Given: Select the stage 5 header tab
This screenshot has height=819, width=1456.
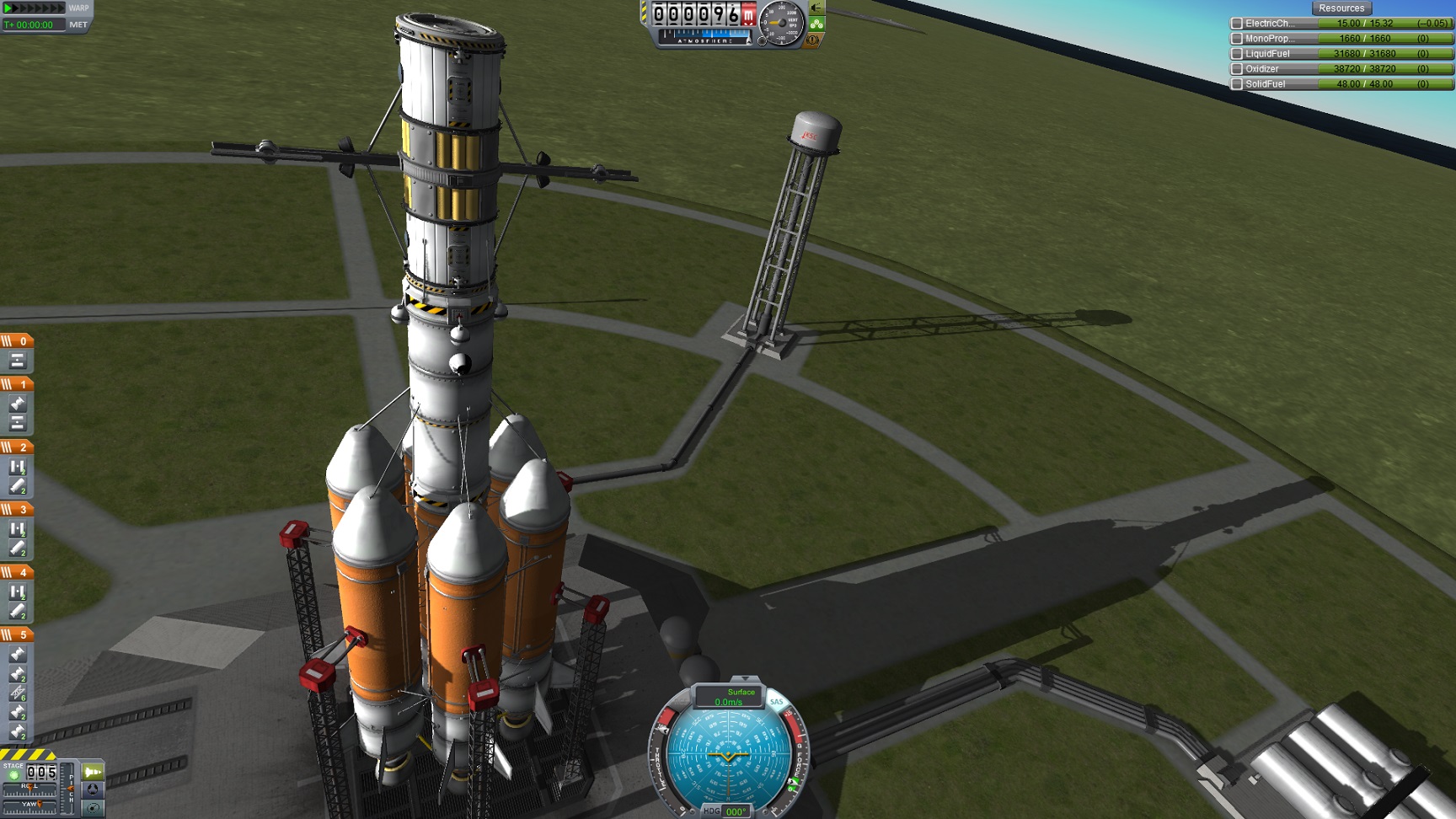Looking at the screenshot, I should coord(17,634).
